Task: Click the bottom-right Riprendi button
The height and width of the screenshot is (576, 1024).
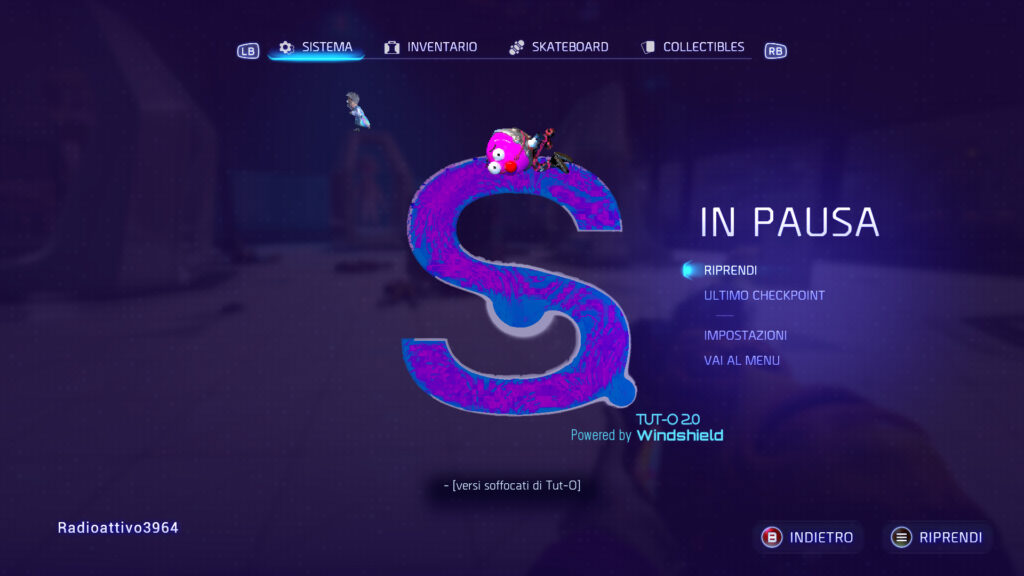Action: click(938, 537)
